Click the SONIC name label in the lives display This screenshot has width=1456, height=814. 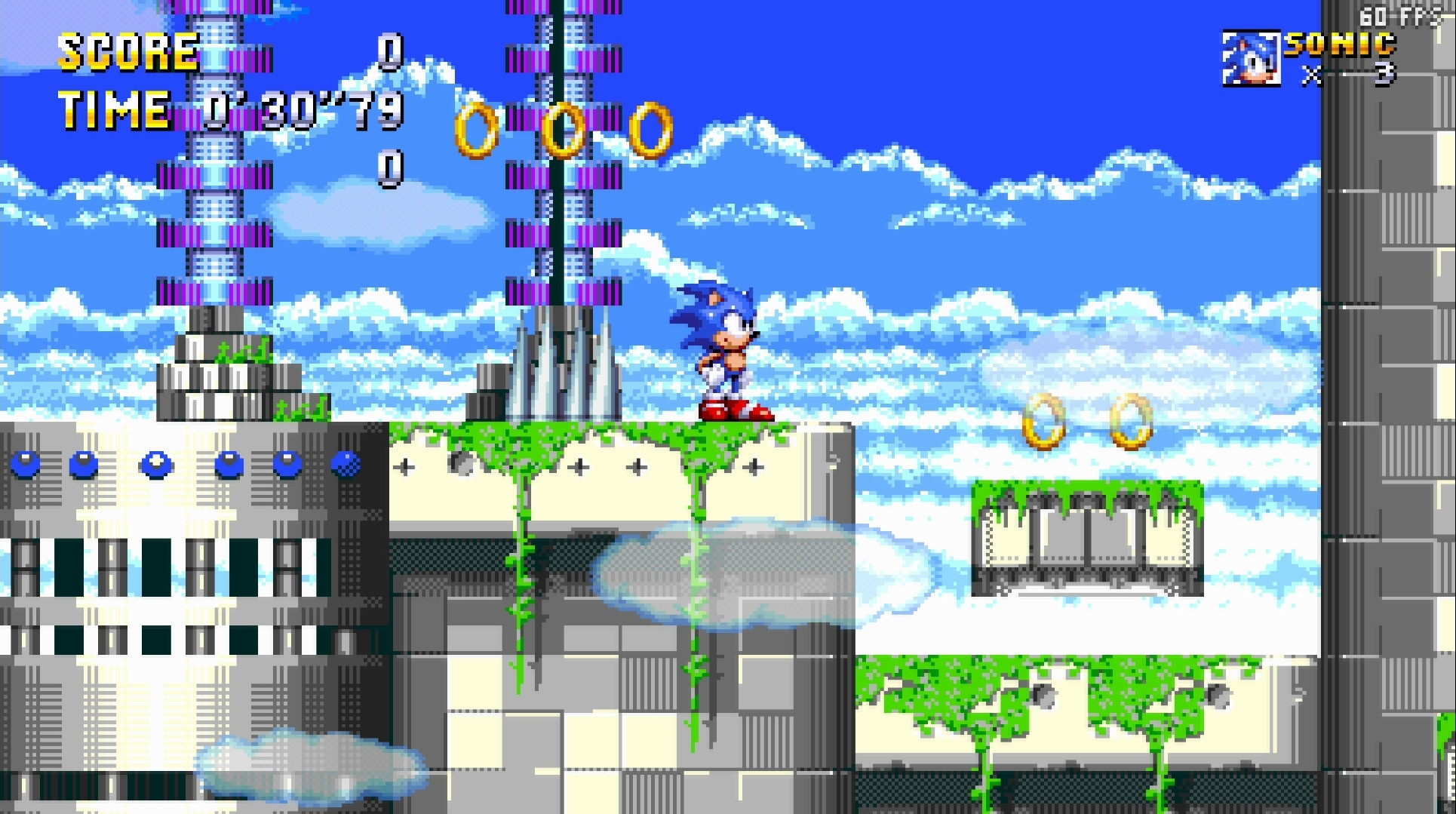point(1339,45)
